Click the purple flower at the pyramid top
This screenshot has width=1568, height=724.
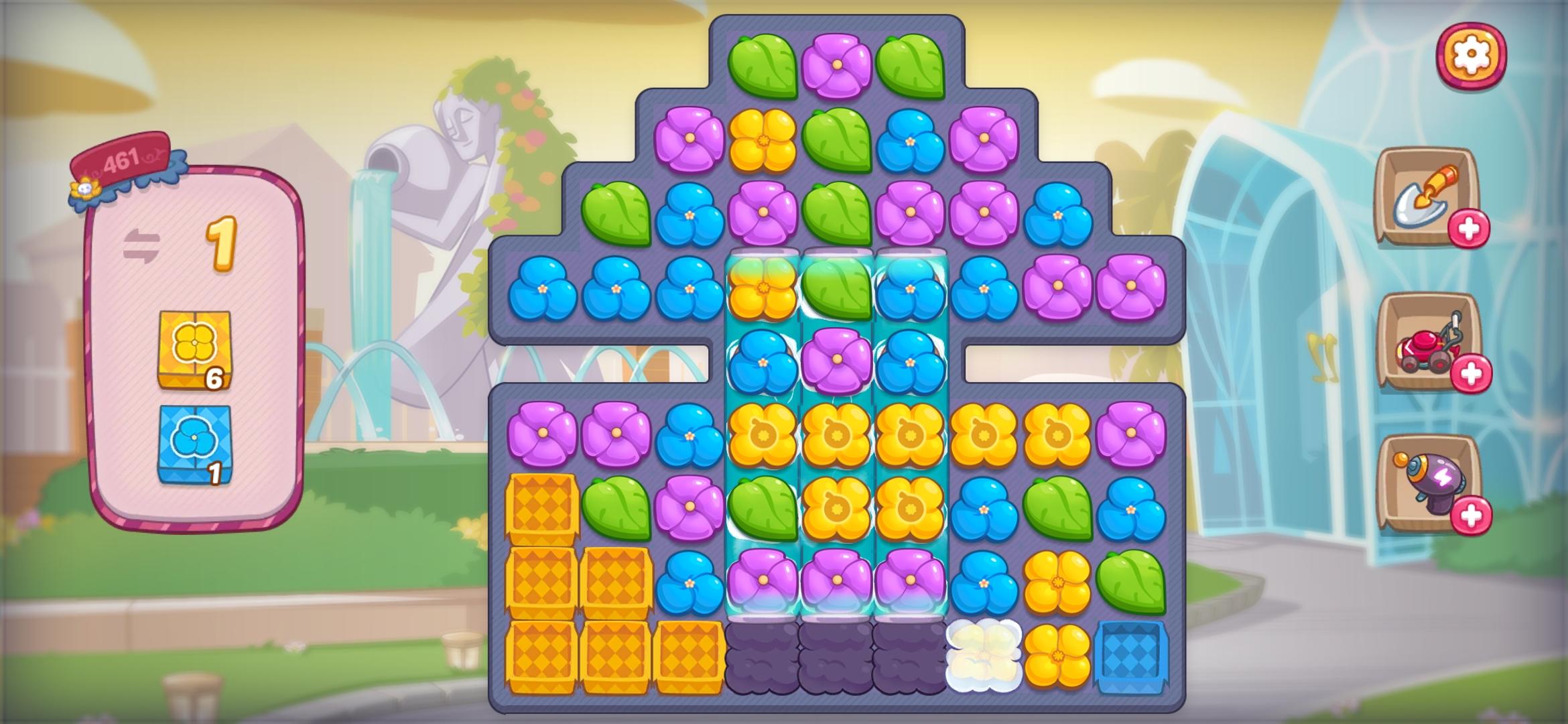pyautogui.click(x=838, y=64)
